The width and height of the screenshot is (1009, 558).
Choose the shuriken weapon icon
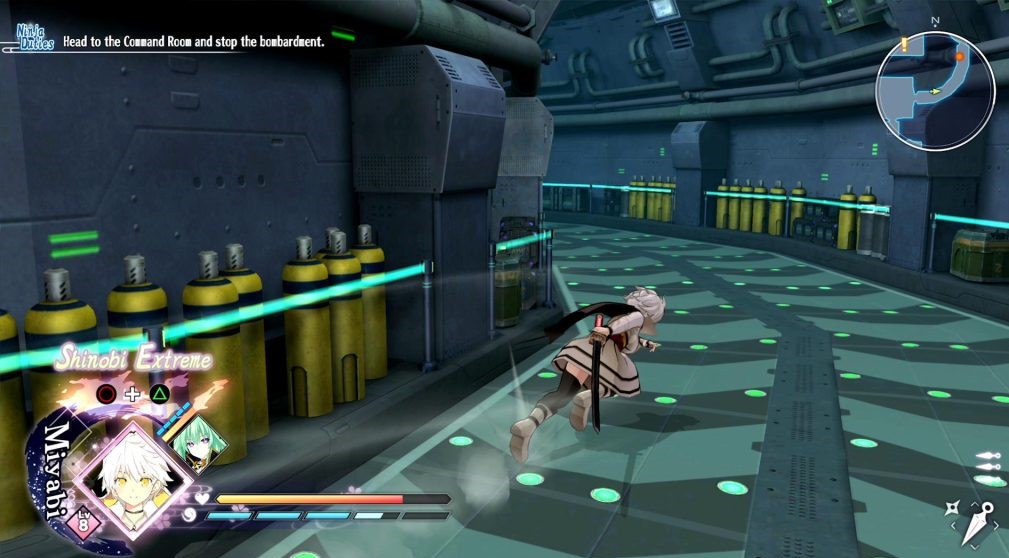pyautogui.click(x=953, y=509)
